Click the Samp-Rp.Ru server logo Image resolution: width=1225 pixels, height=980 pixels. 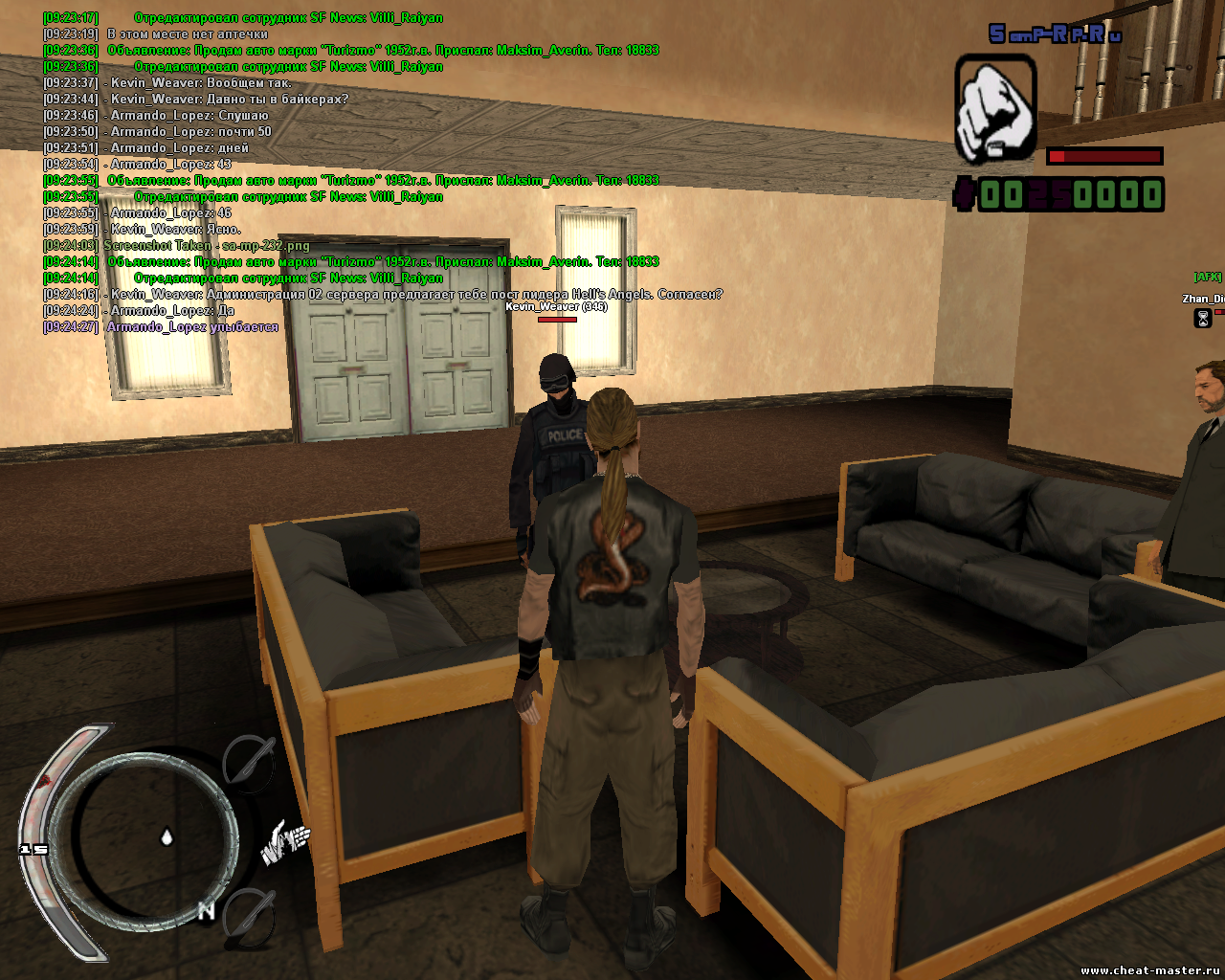coord(1055,34)
